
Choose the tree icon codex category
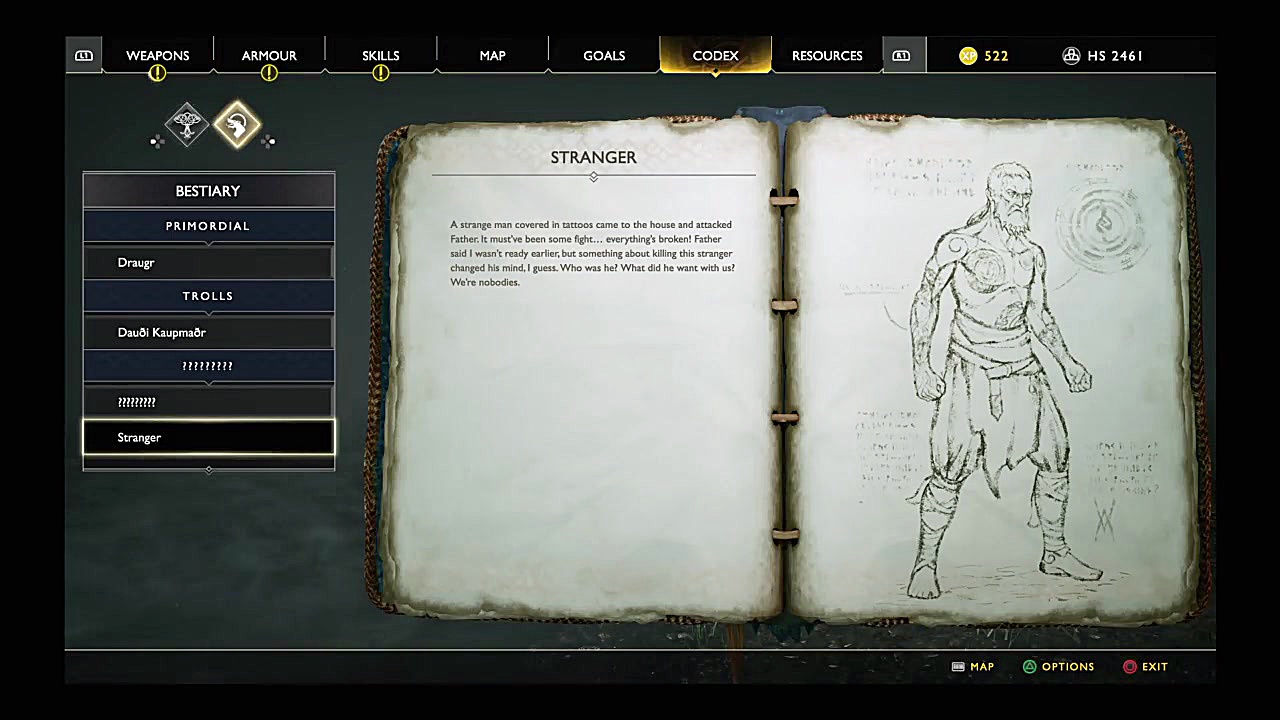pyautogui.click(x=186, y=125)
